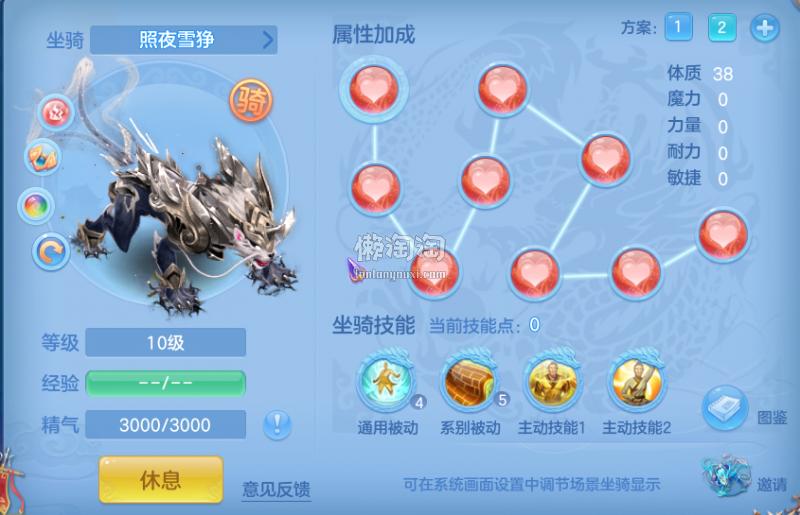The width and height of the screenshot is (800, 515).
Task: Switch to attribute plan 2
Action: tap(722, 28)
